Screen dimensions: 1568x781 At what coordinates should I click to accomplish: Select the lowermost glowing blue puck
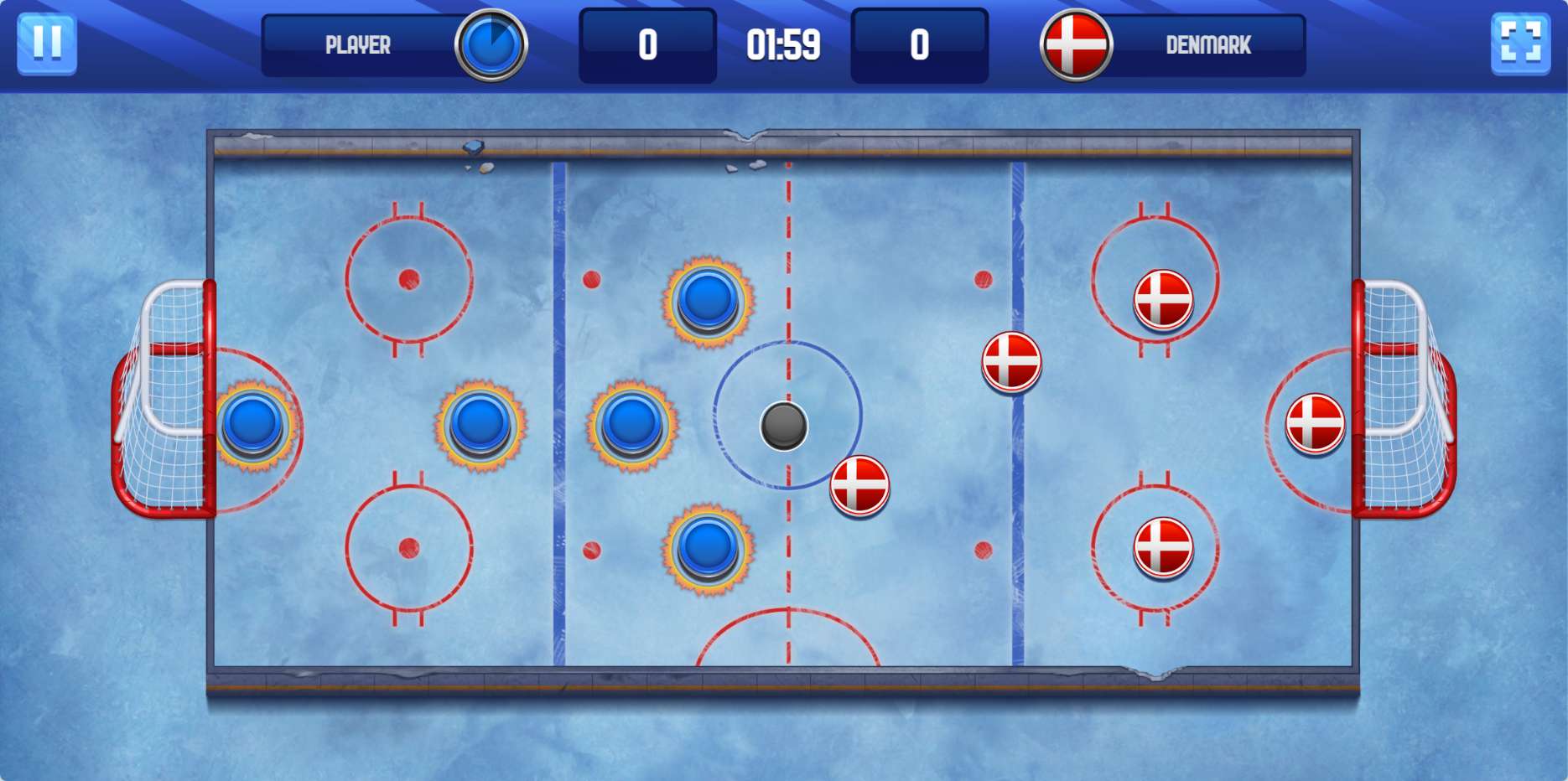click(708, 547)
